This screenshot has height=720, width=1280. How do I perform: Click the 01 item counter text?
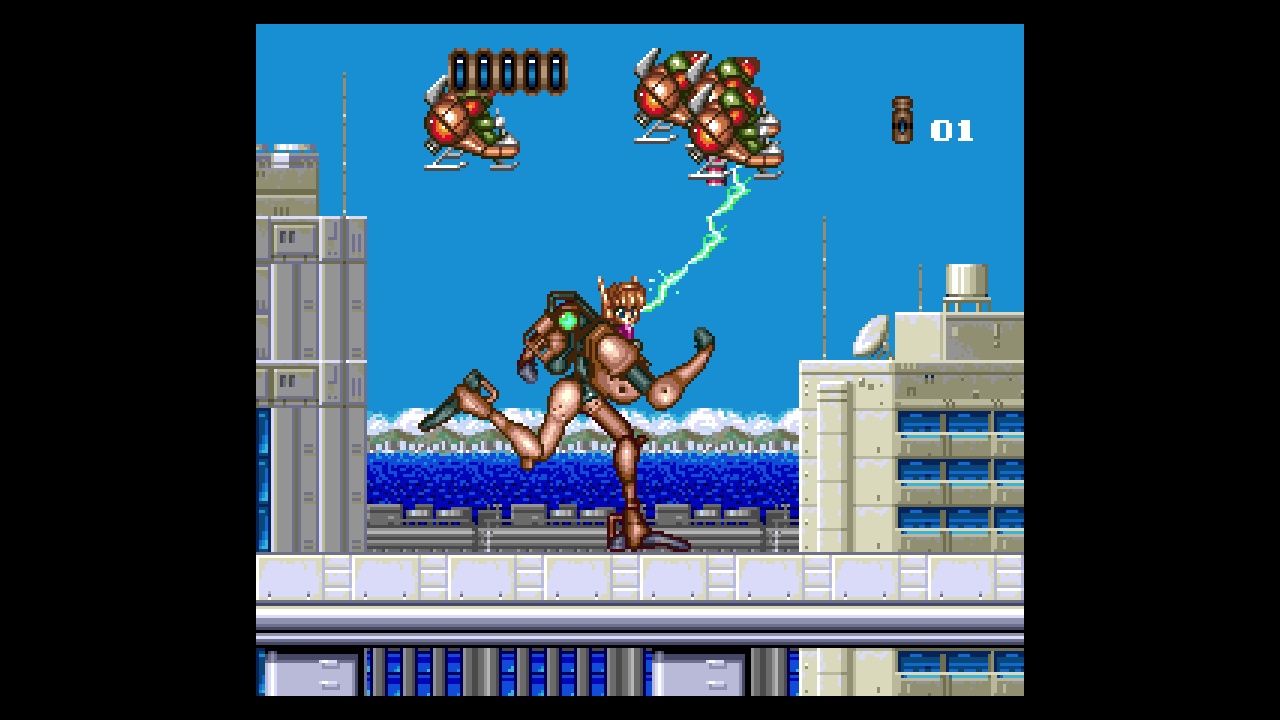coord(954,128)
